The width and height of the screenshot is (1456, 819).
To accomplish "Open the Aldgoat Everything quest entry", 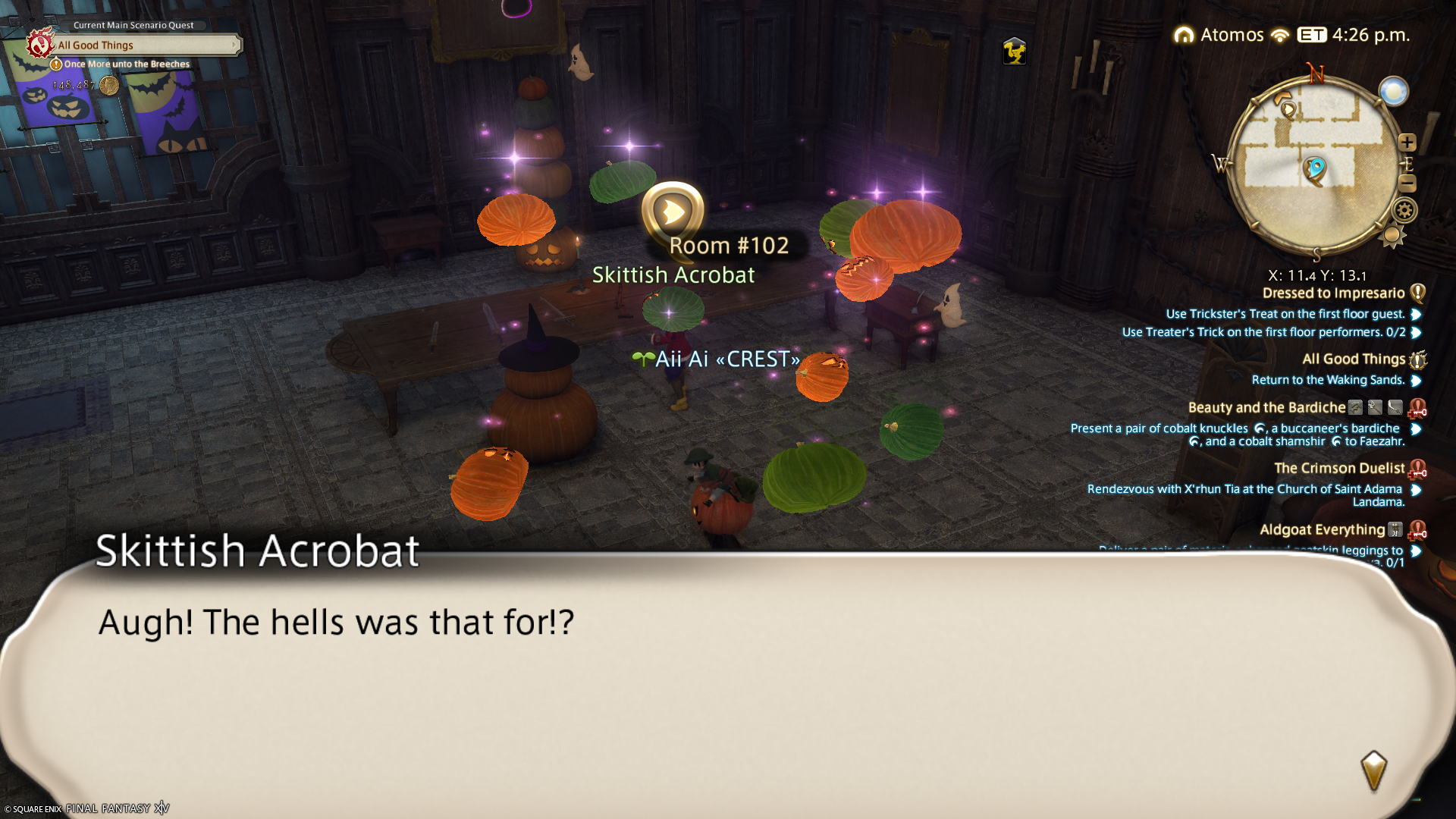I will [x=1322, y=530].
